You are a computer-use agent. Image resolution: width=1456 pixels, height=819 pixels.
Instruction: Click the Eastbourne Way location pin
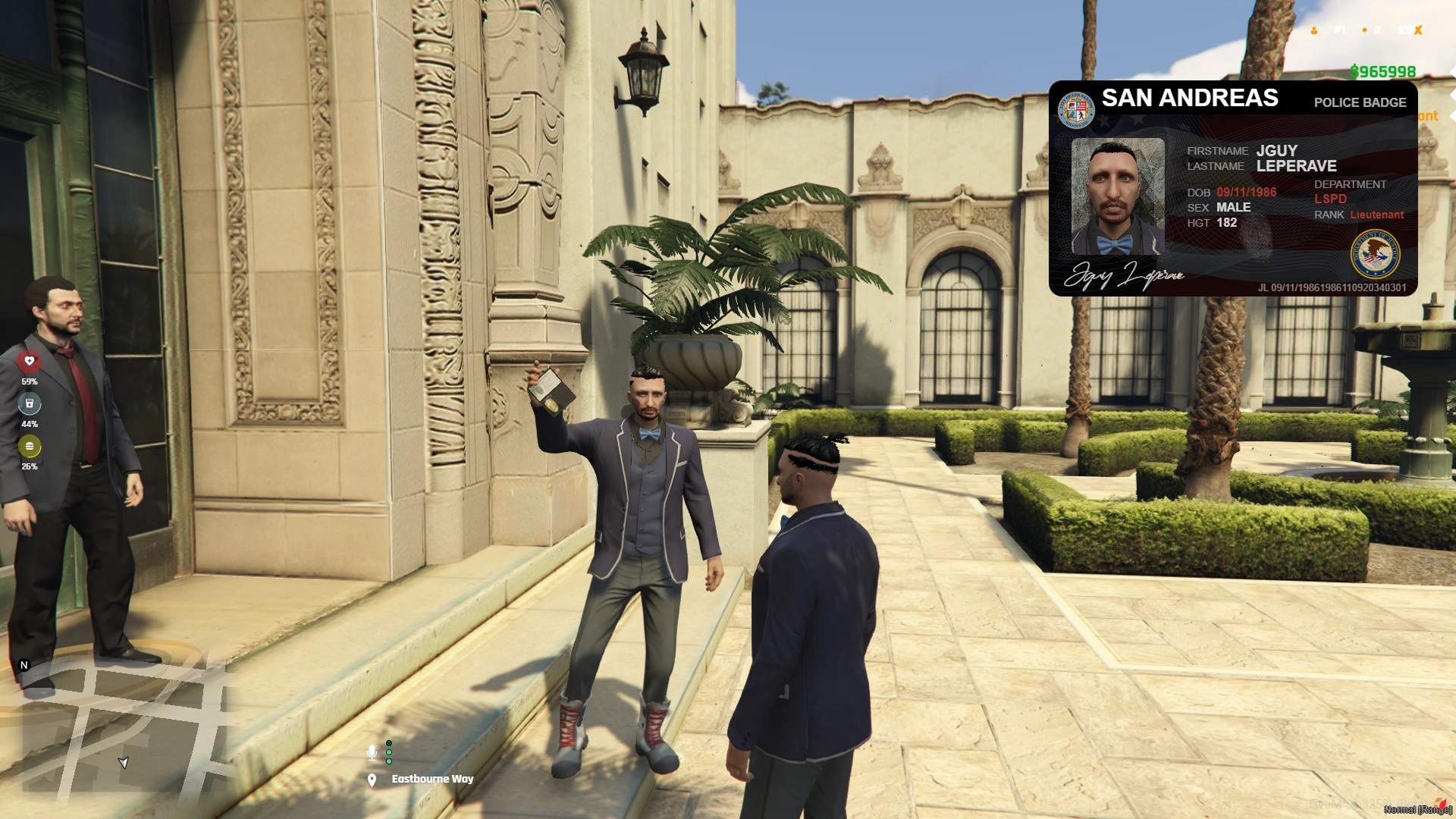[372, 780]
